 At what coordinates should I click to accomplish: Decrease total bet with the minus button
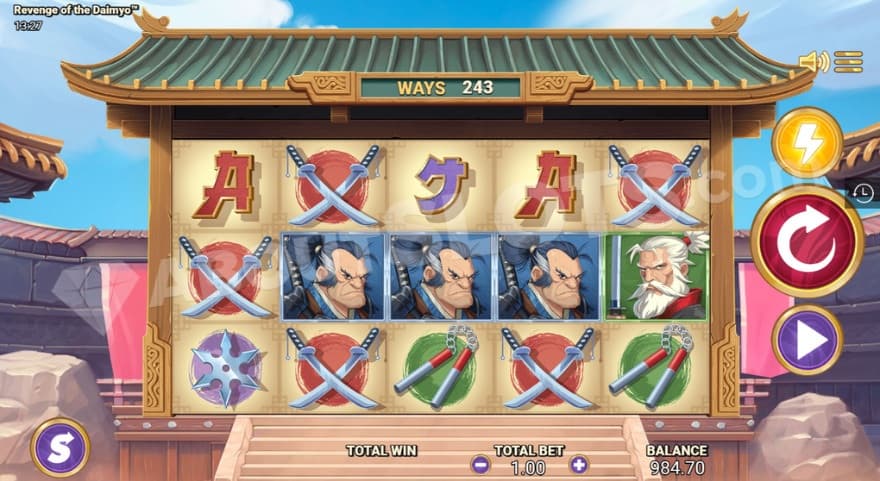click(481, 465)
